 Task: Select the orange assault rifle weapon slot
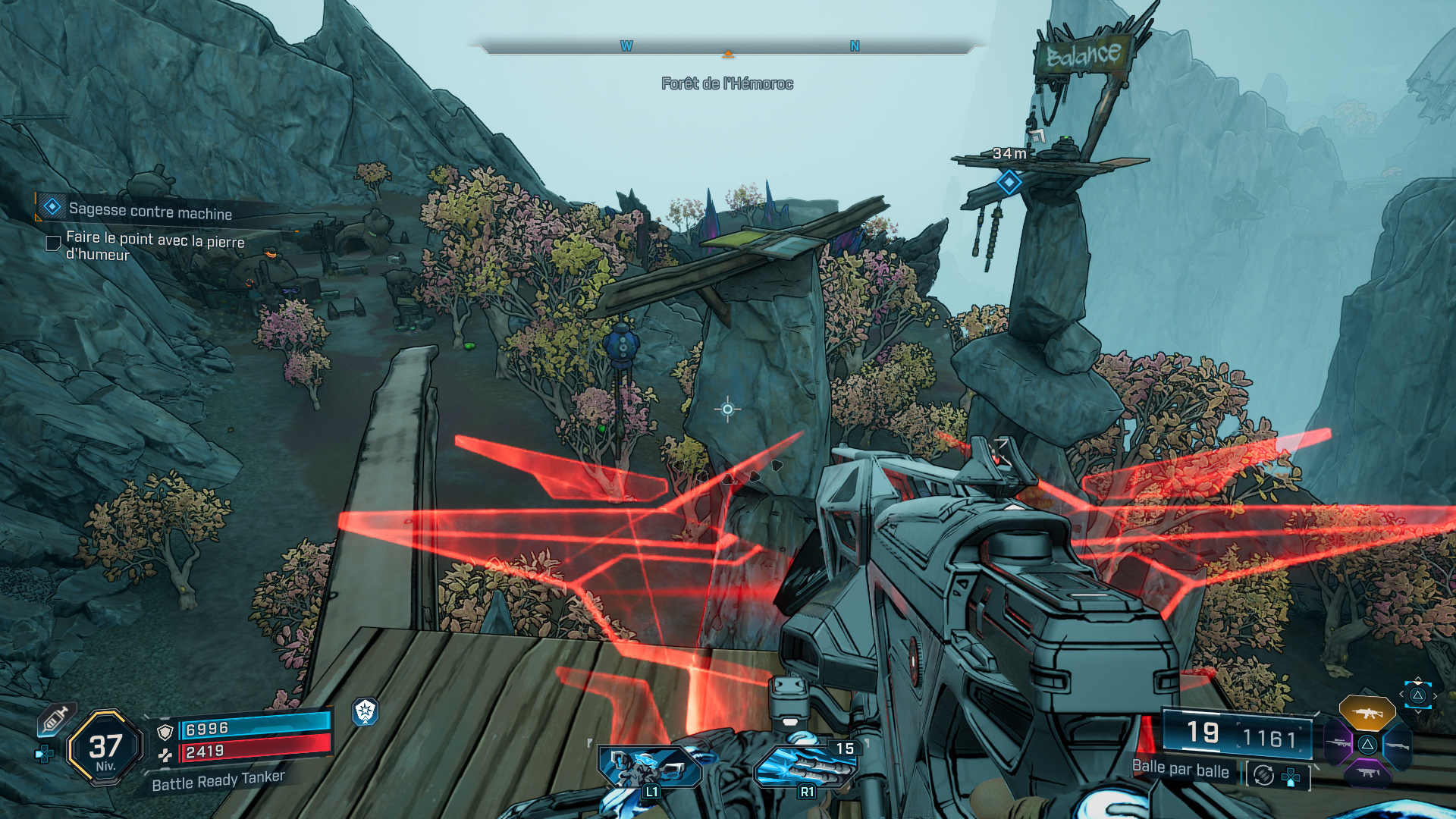[1367, 713]
